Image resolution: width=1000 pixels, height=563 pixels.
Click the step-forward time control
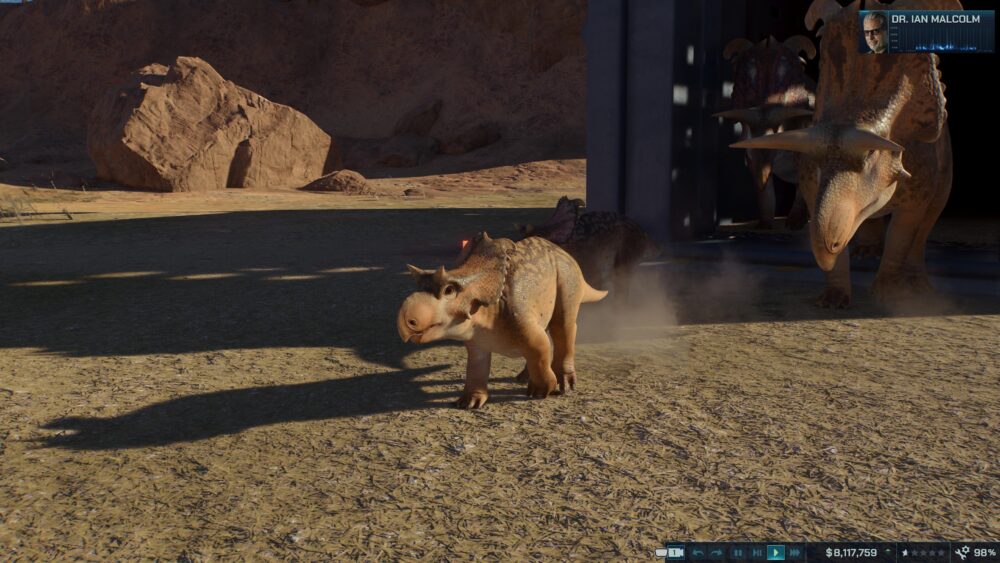coord(757,553)
